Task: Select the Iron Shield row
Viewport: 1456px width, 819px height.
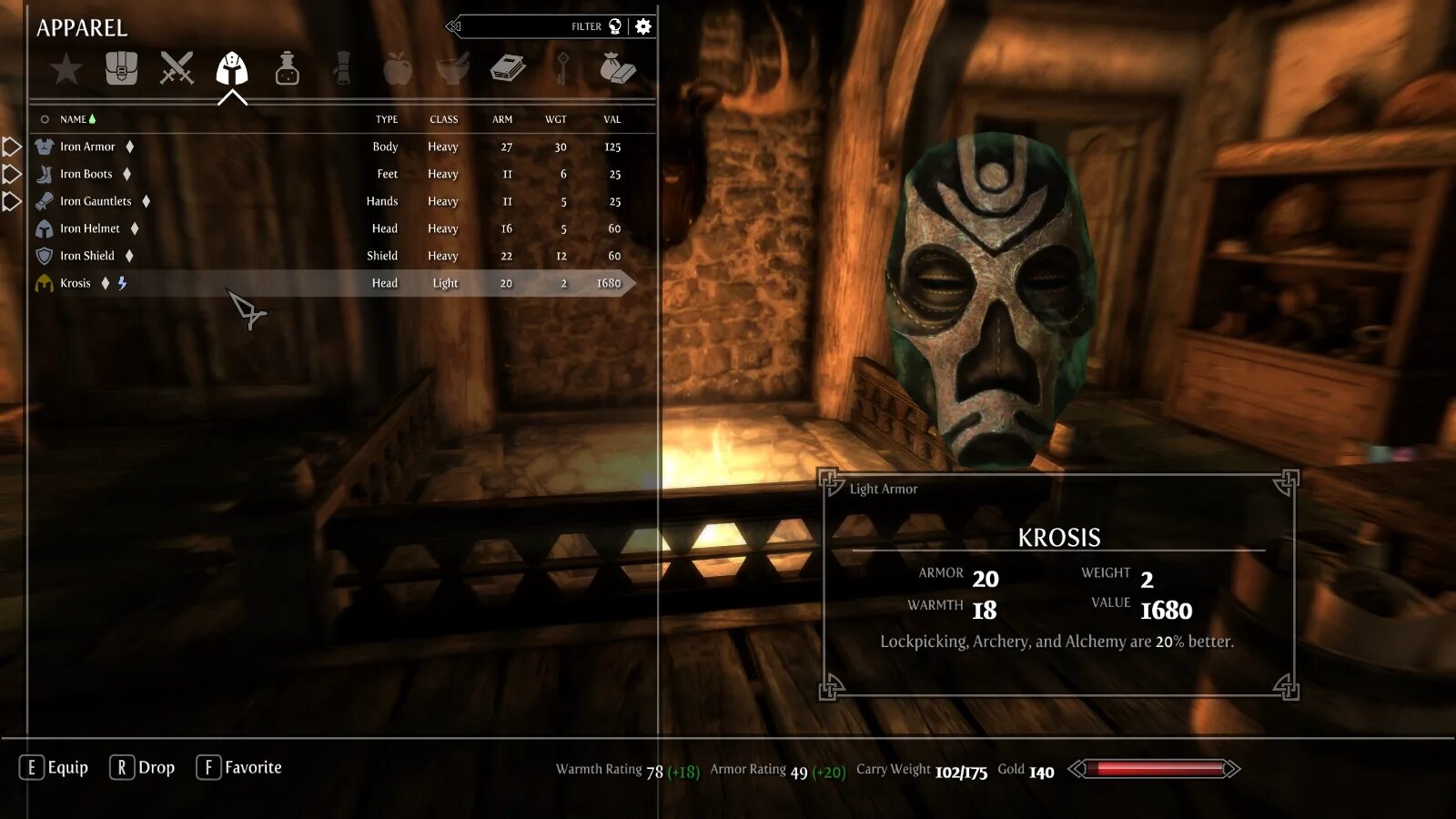Action: pos(87,256)
